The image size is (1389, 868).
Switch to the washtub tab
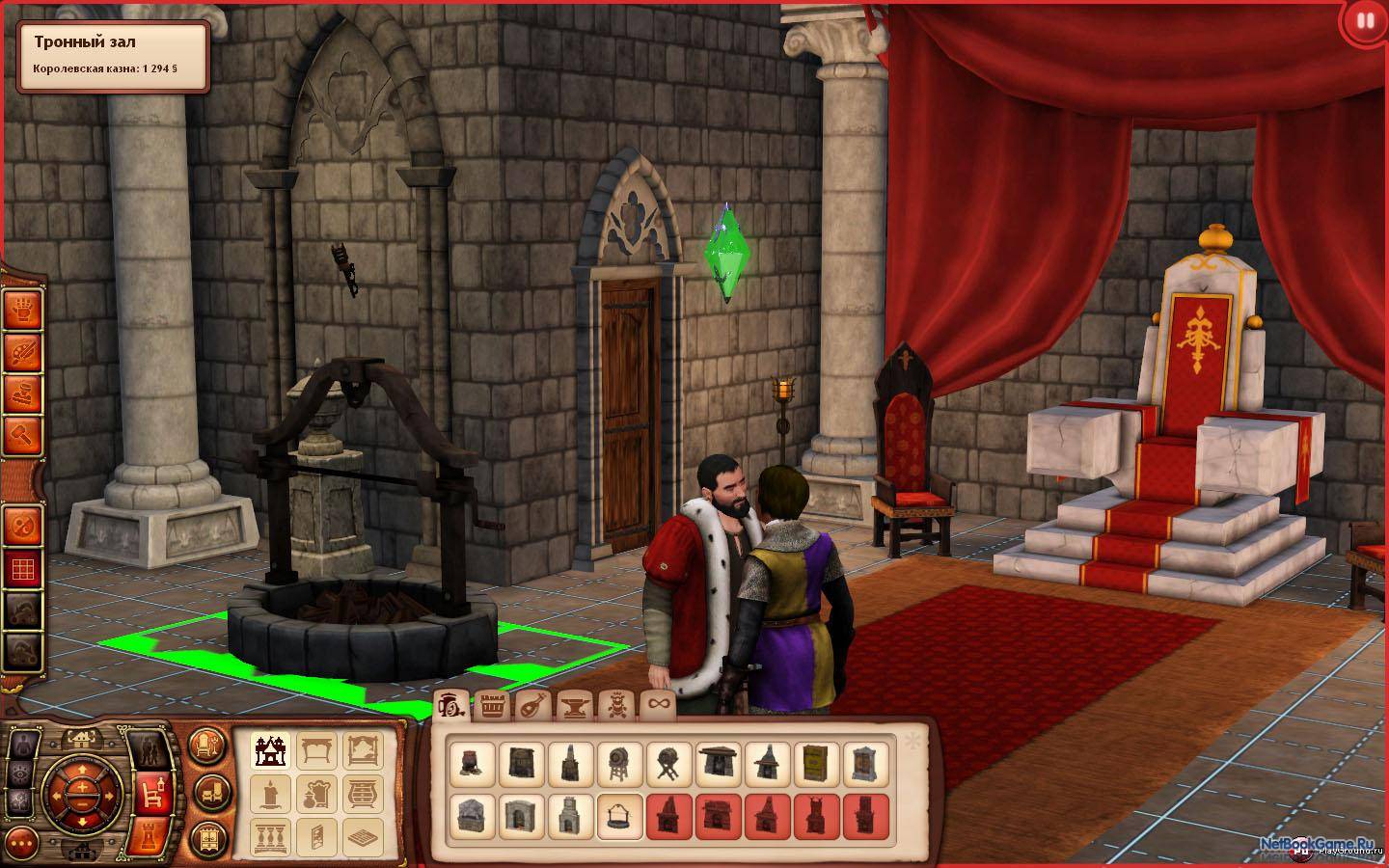tap(493, 706)
